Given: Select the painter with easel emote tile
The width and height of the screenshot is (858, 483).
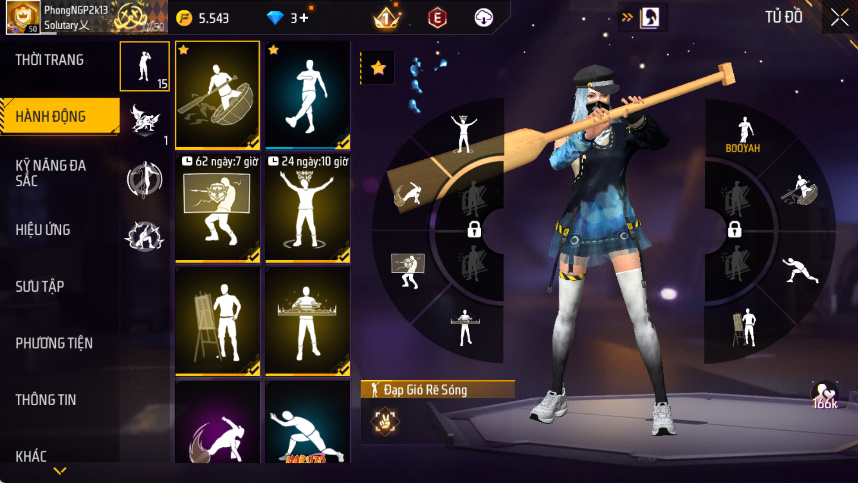Looking at the screenshot, I should 217,321.
